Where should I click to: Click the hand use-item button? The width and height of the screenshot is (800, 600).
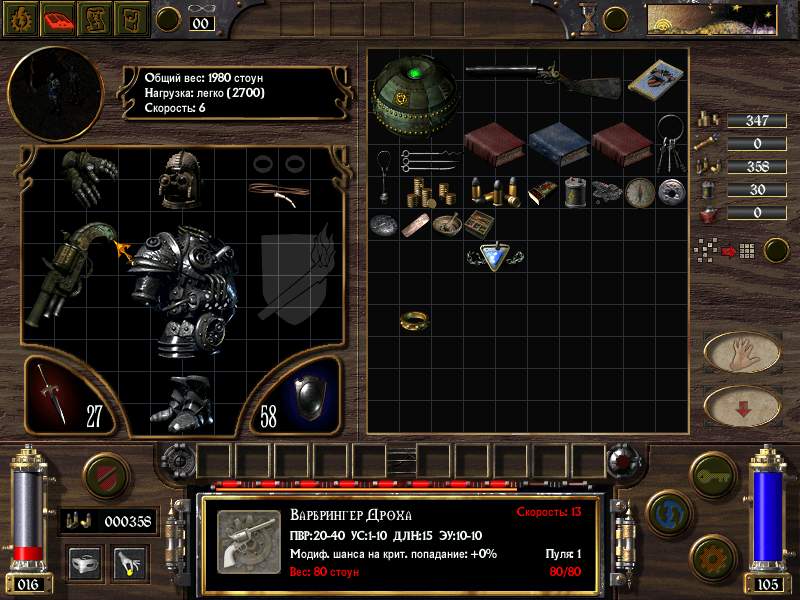pos(742,352)
